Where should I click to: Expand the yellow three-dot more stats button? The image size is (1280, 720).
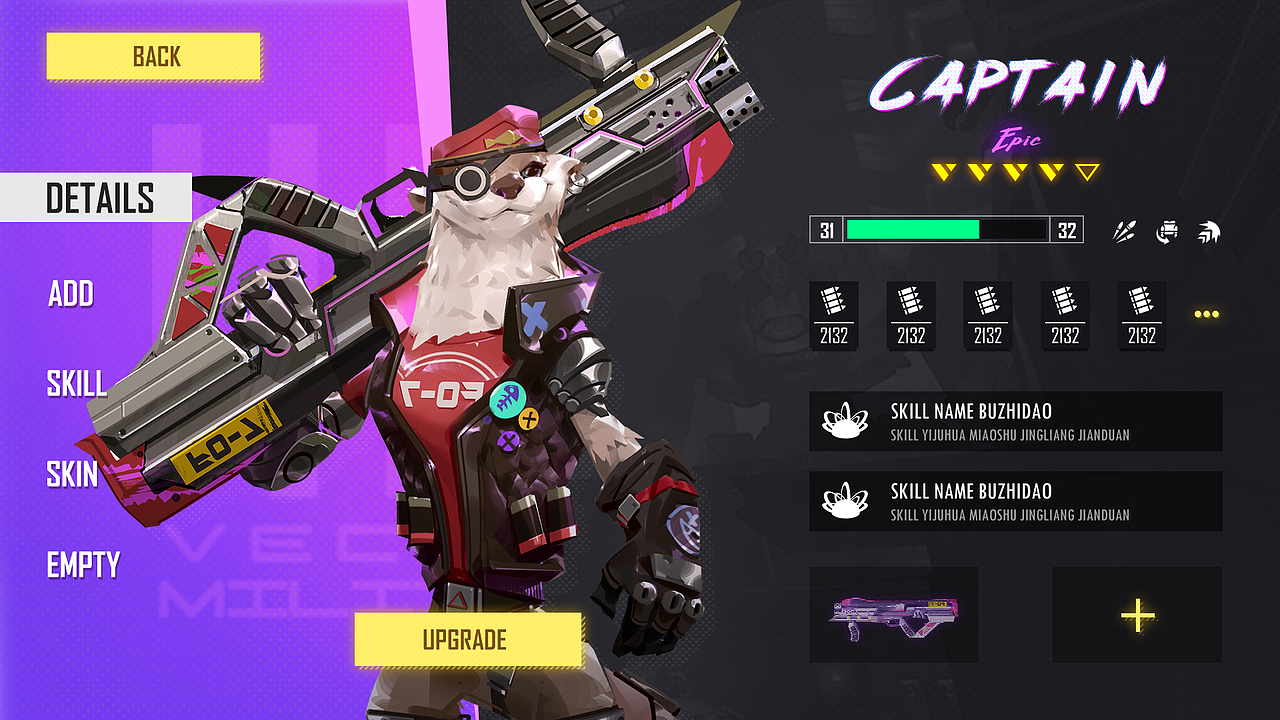click(1207, 314)
